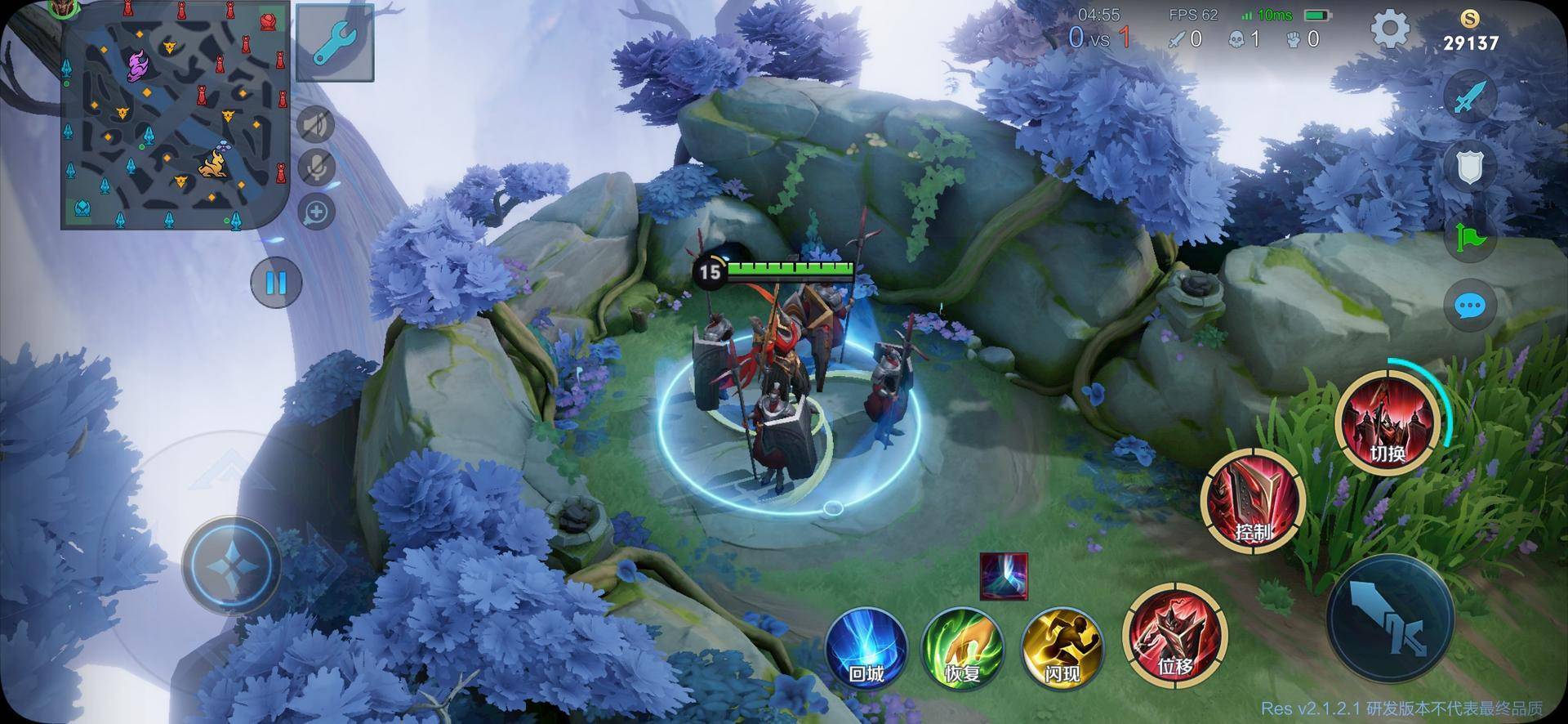Pause the match with the pause button
Screen dimensions: 1568x724
pyautogui.click(x=276, y=283)
